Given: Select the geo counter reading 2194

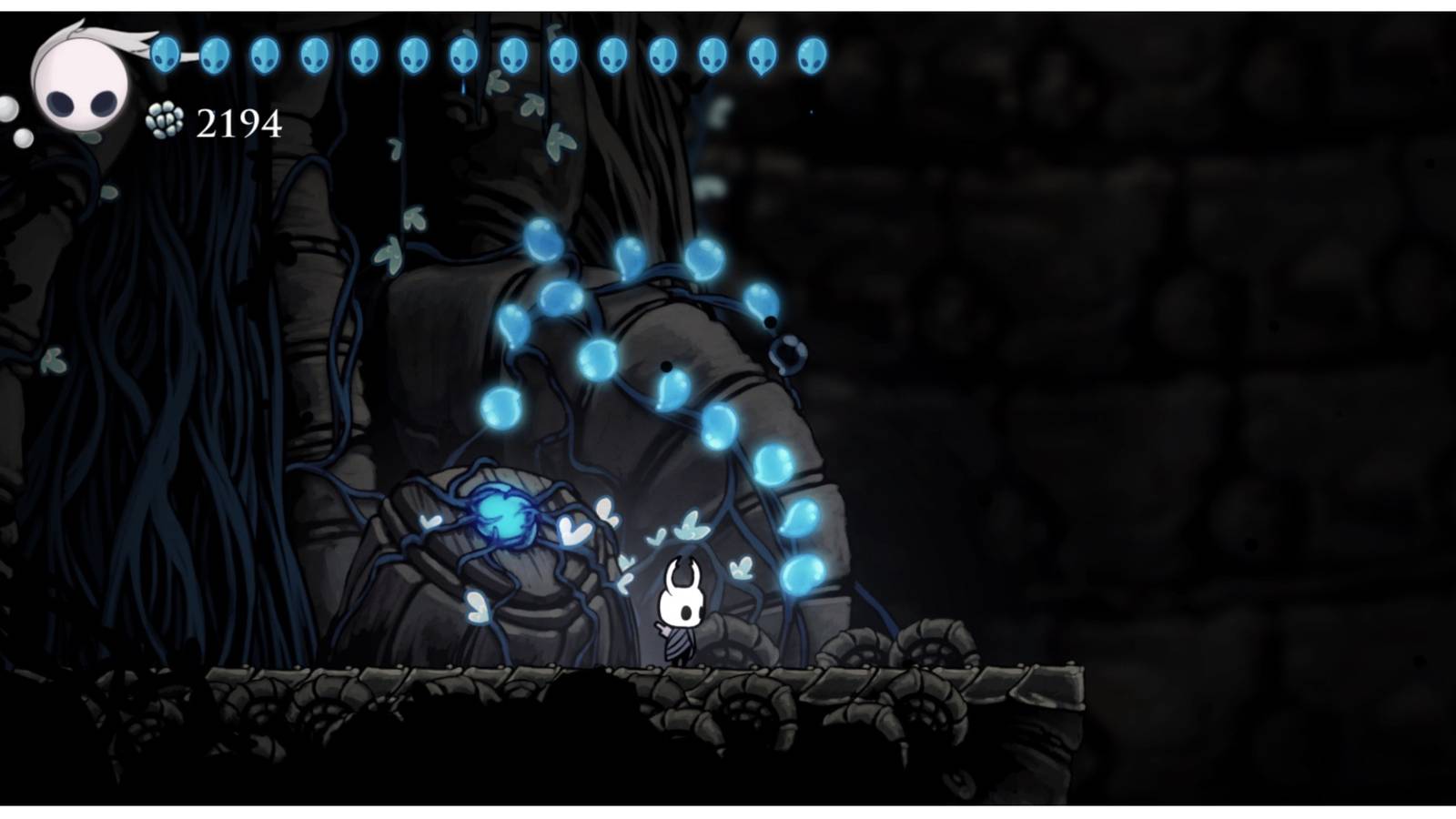Looking at the screenshot, I should pyautogui.click(x=237, y=121).
